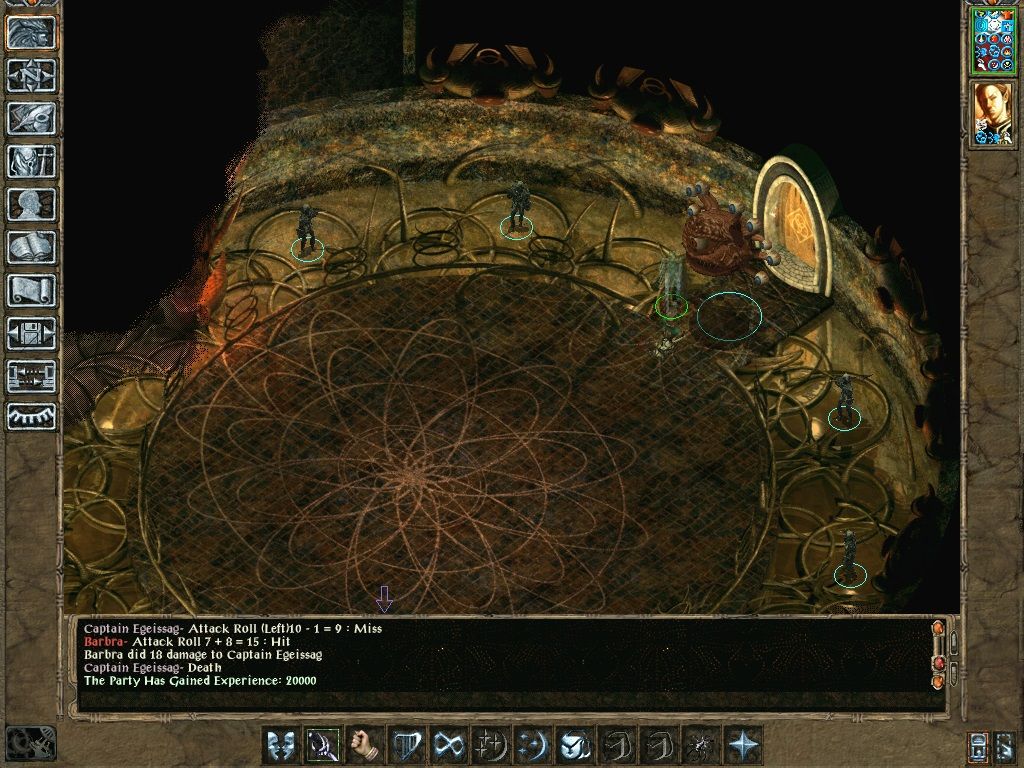This screenshot has width=1024, height=768.
Task: Click the message log scrollbar
Action: 938,655
